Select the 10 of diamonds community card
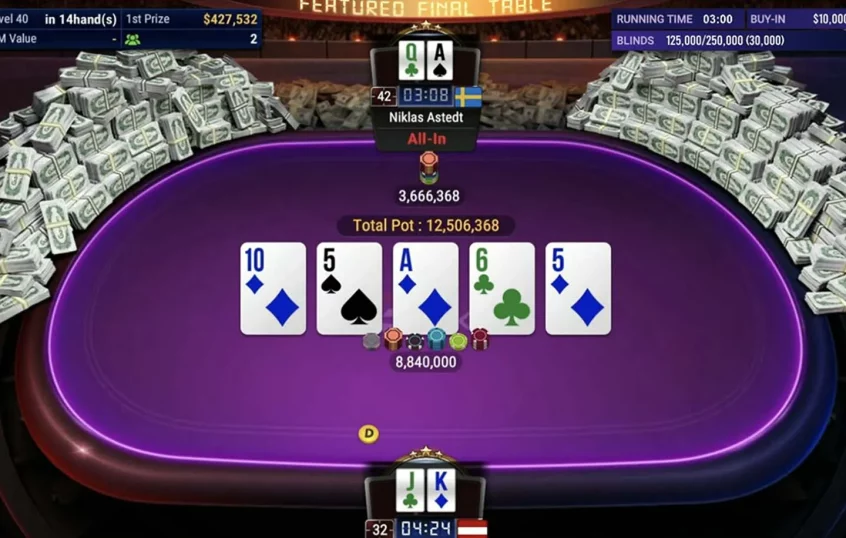The image size is (846, 538). (273, 288)
